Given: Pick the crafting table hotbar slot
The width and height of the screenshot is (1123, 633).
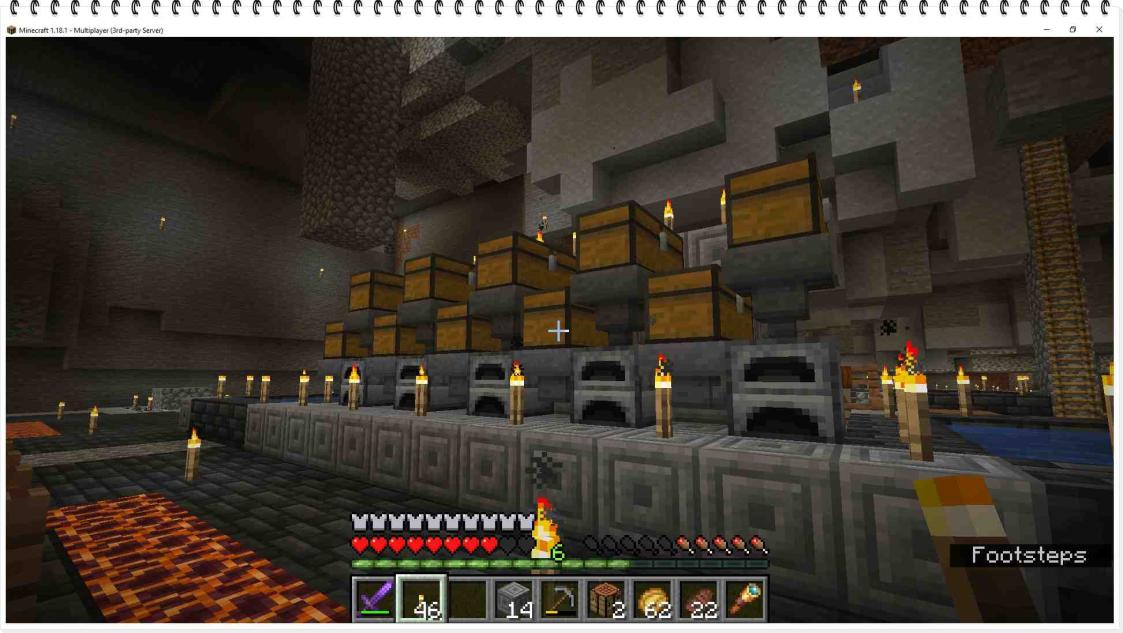Looking at the screenshot, I should [x=604, y=599].
